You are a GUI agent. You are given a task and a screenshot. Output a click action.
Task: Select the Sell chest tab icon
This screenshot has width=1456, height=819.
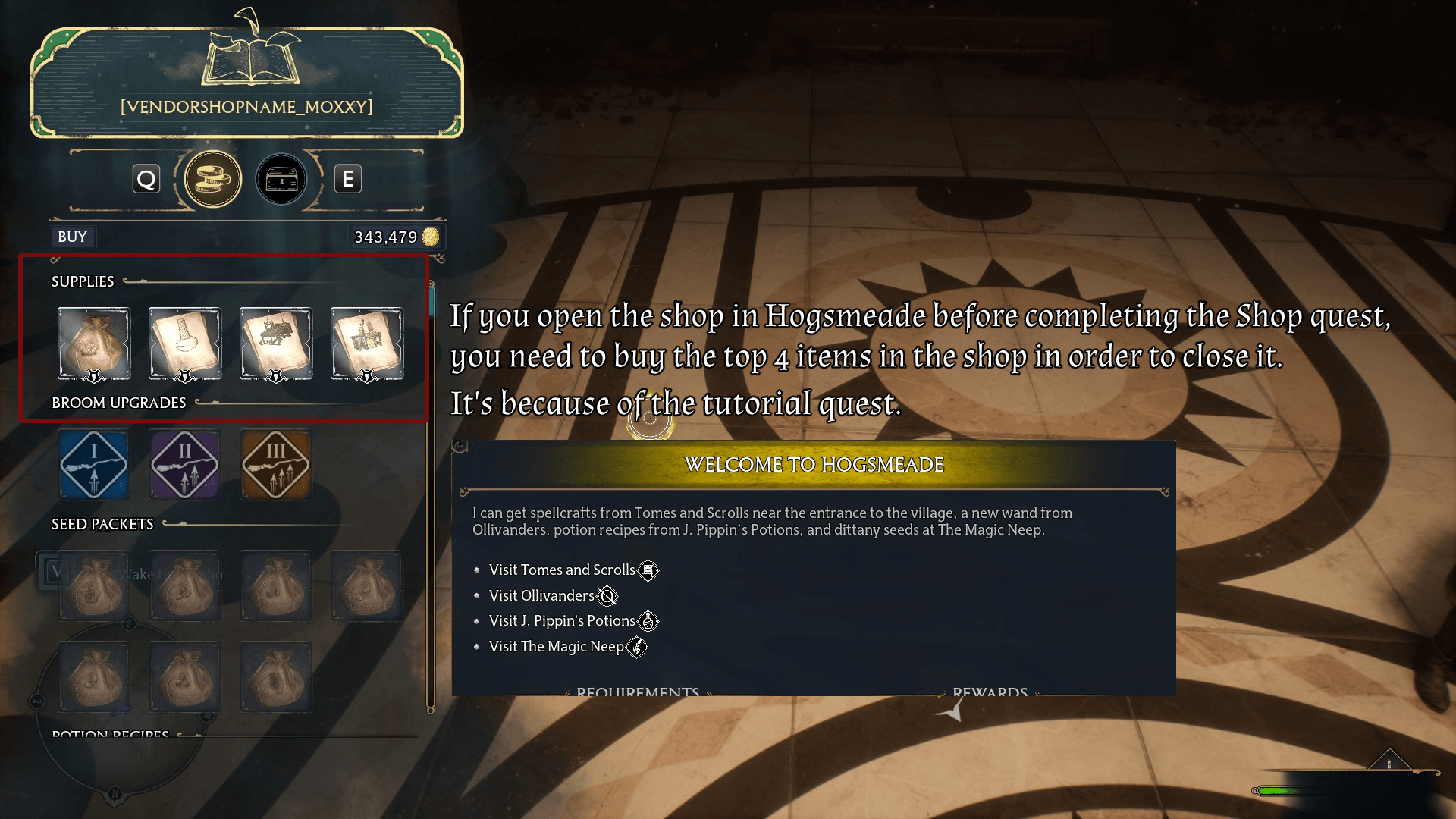tap(281, 179)
